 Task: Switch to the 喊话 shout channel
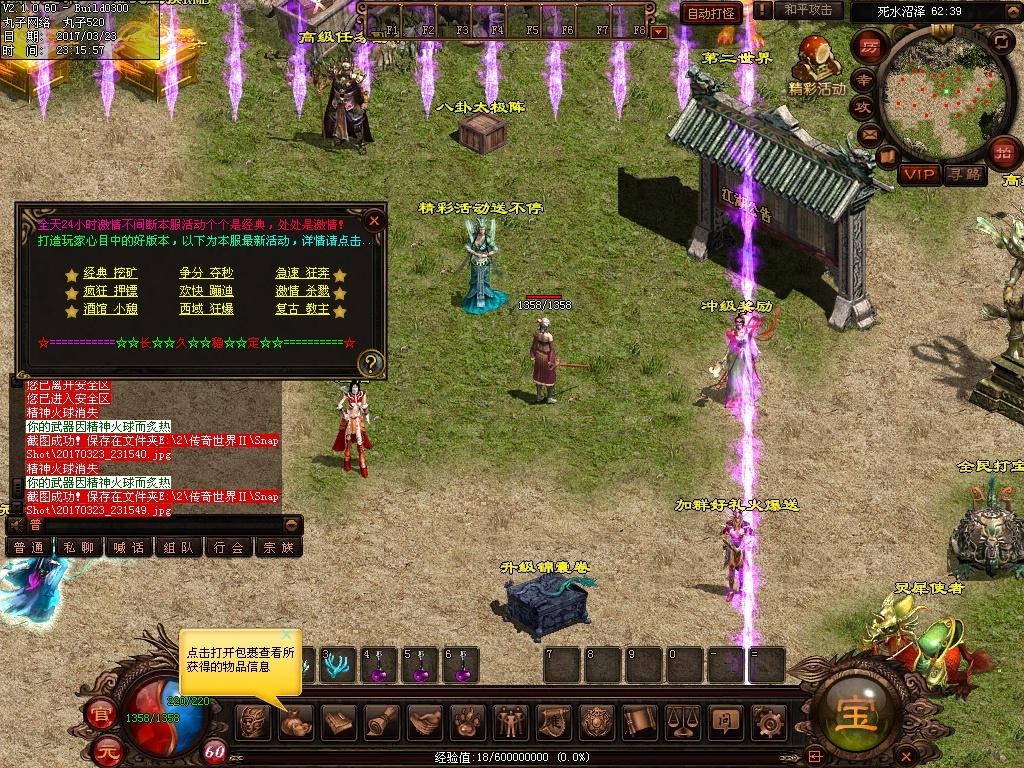128,547
